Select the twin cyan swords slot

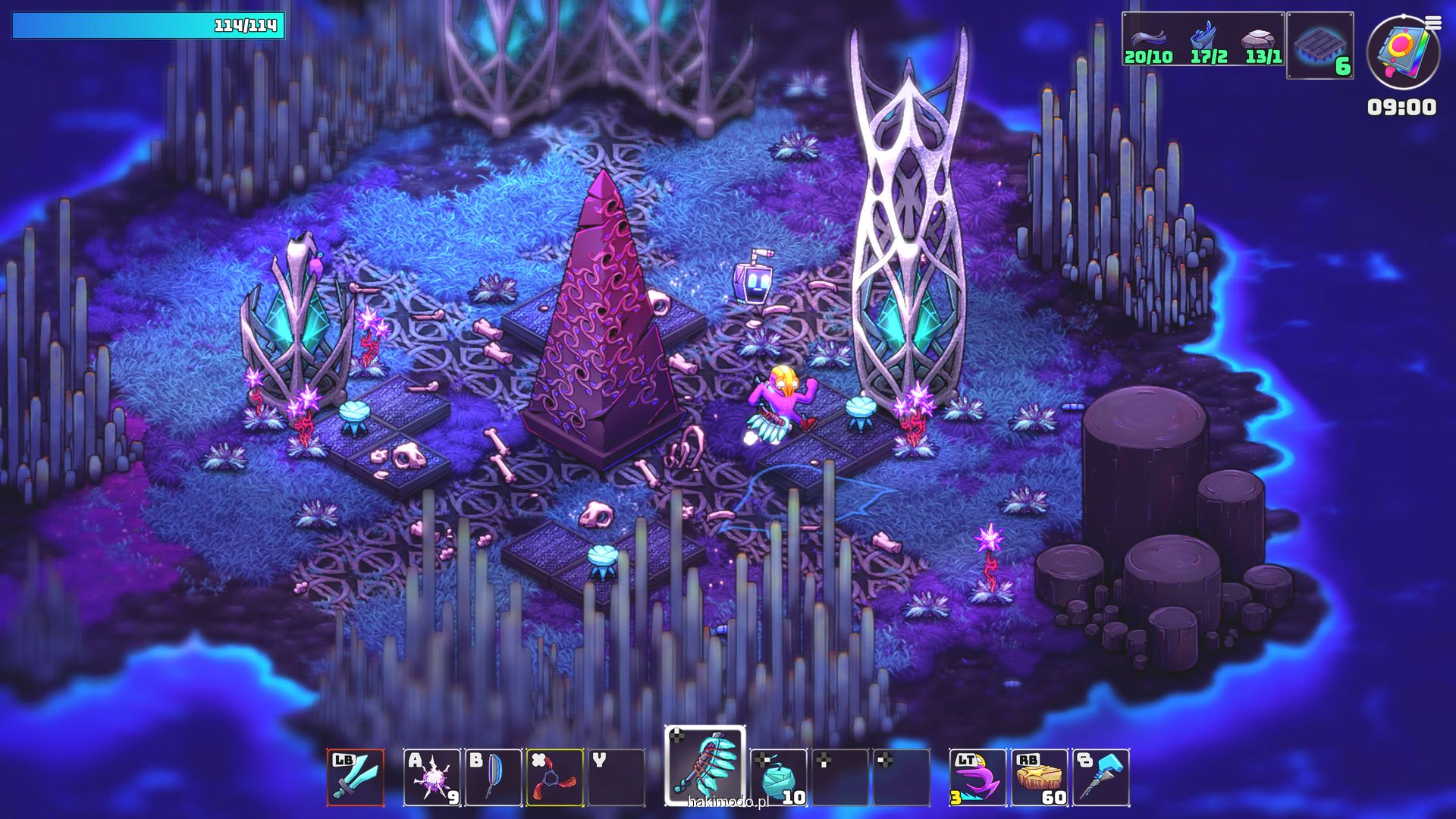(356, 777)
